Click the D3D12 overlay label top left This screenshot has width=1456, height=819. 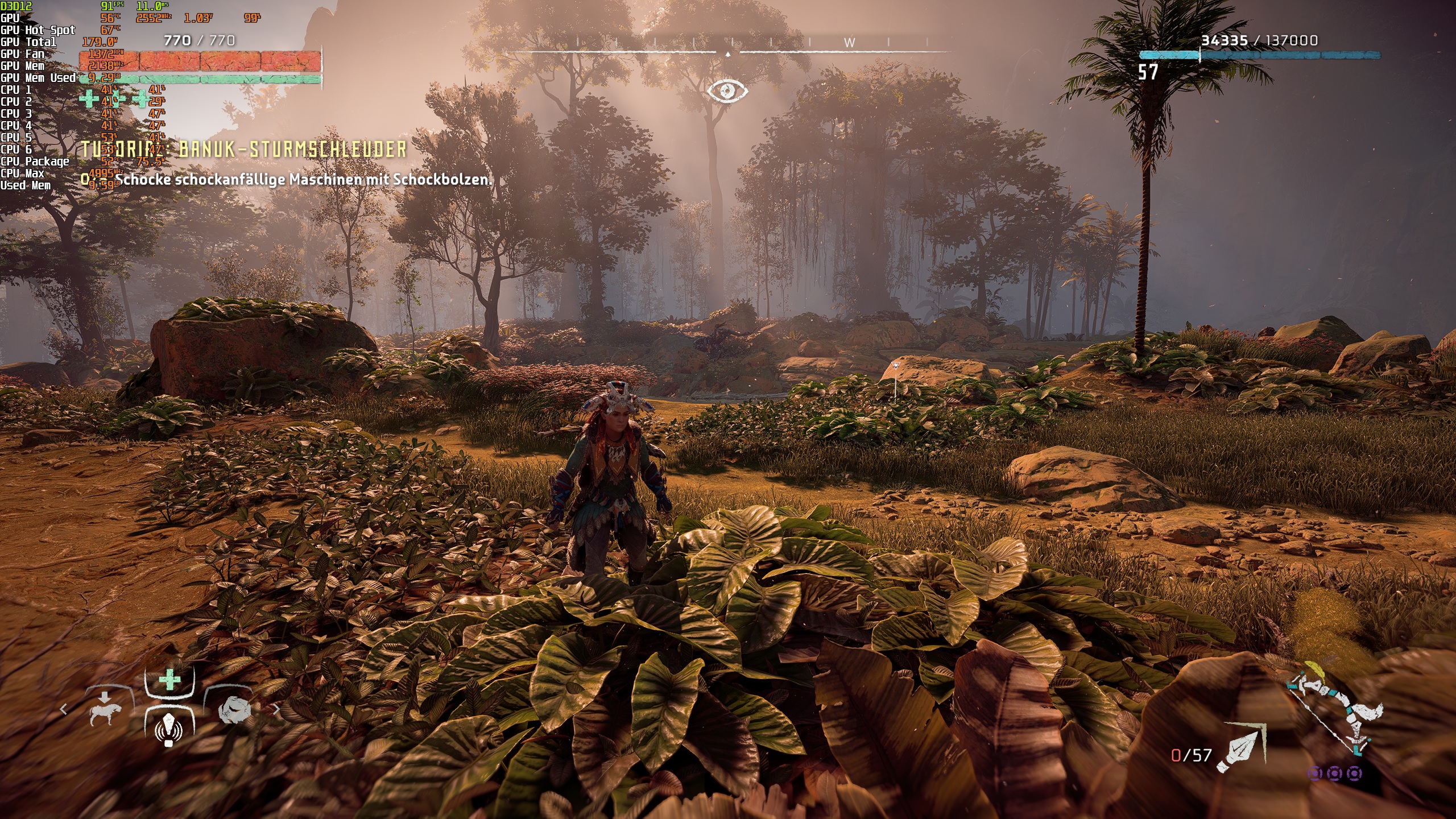click(x=14, y=7)
